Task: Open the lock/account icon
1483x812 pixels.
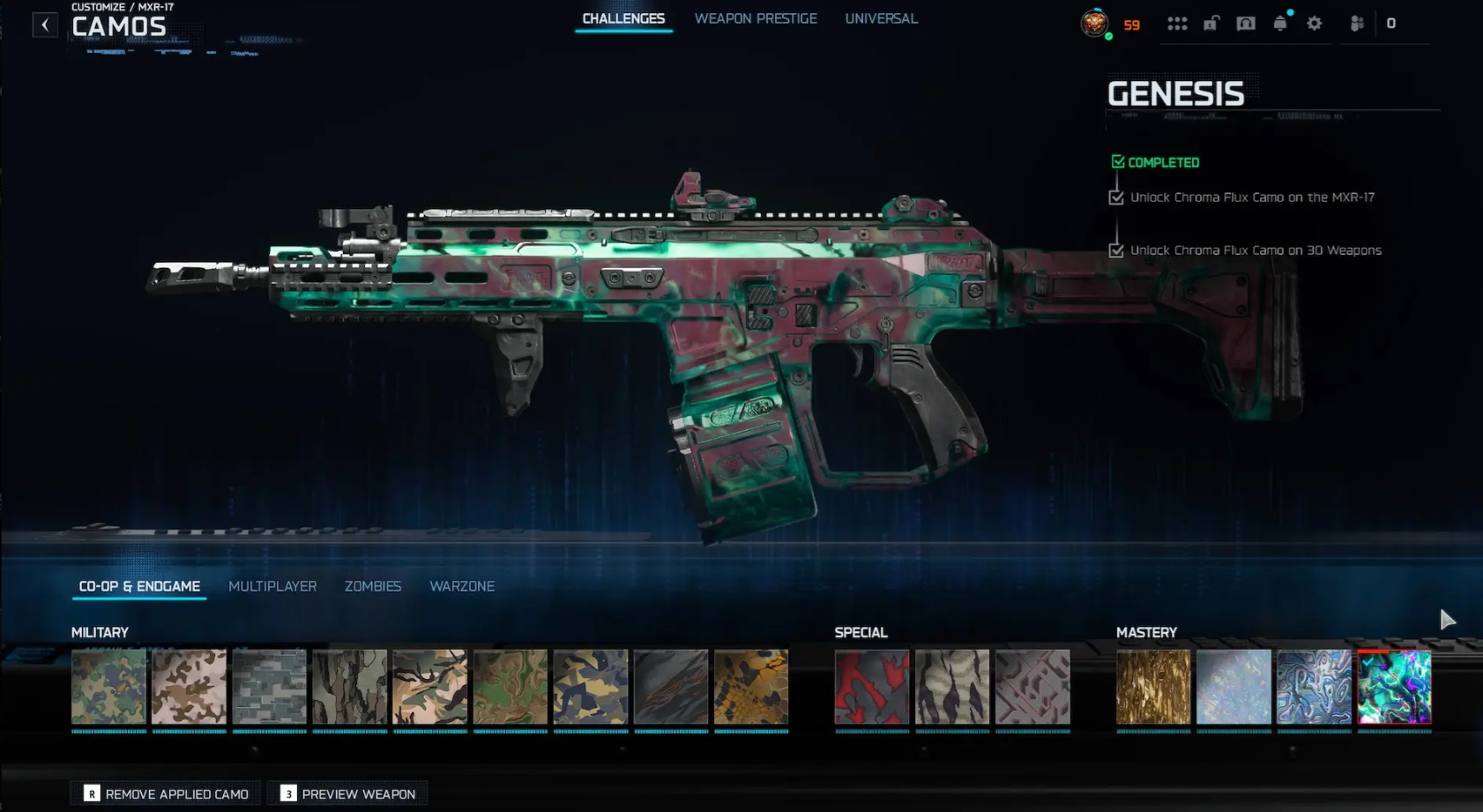Action: pos(1212,24)
